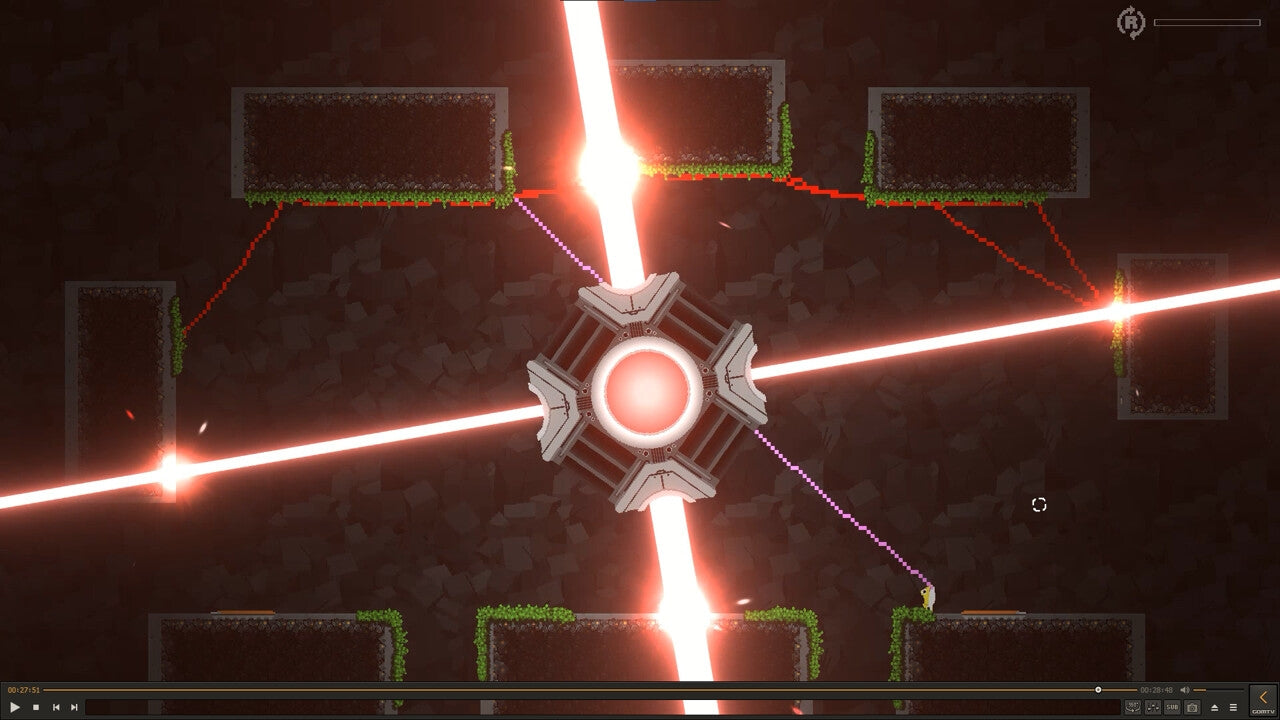Click the eject open-media icon
This screenshot has height=720, width=1280.
pyautogui.click(x=1215, y=706)
